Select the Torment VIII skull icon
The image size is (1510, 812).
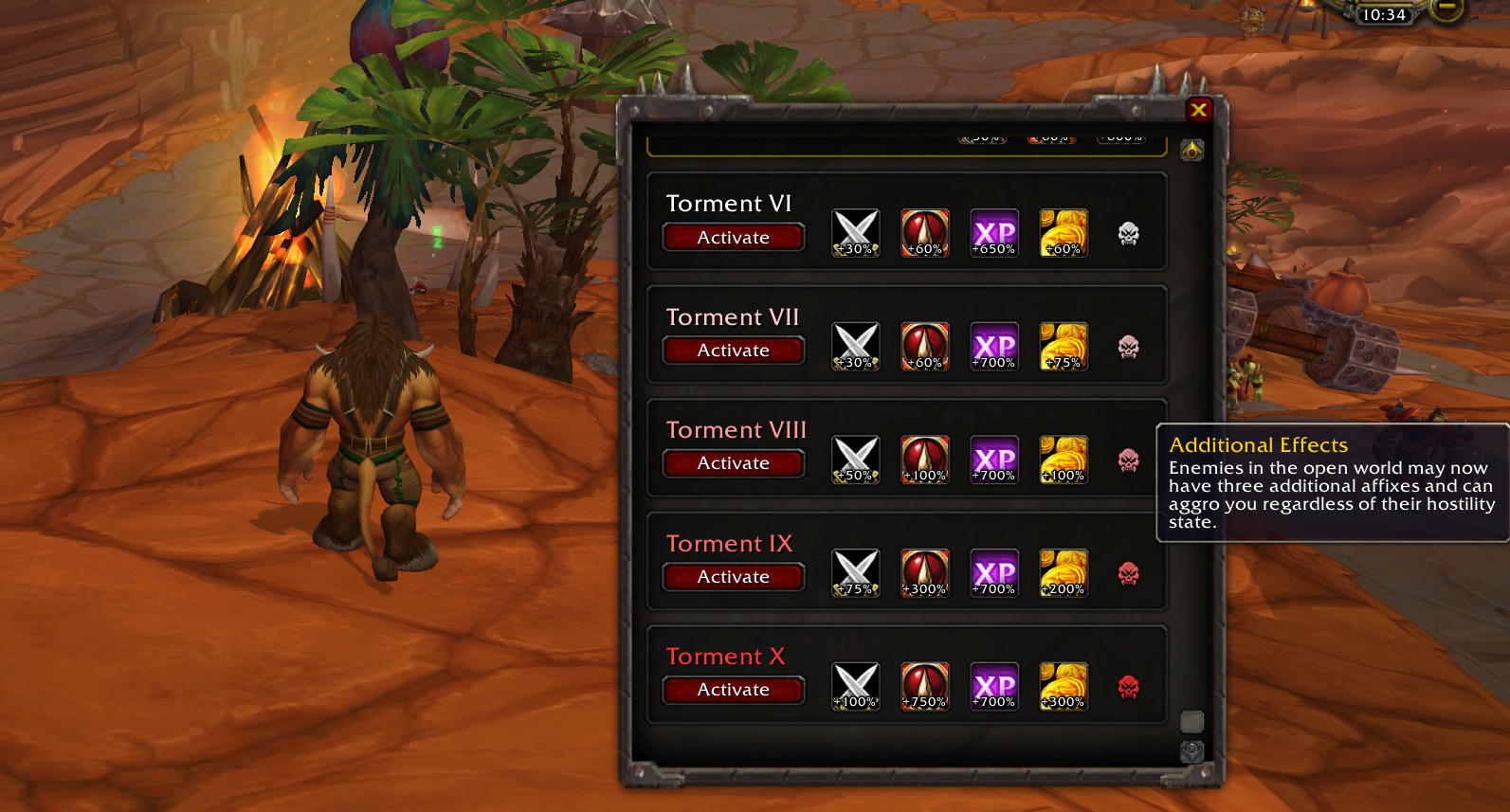(1128, 460)
